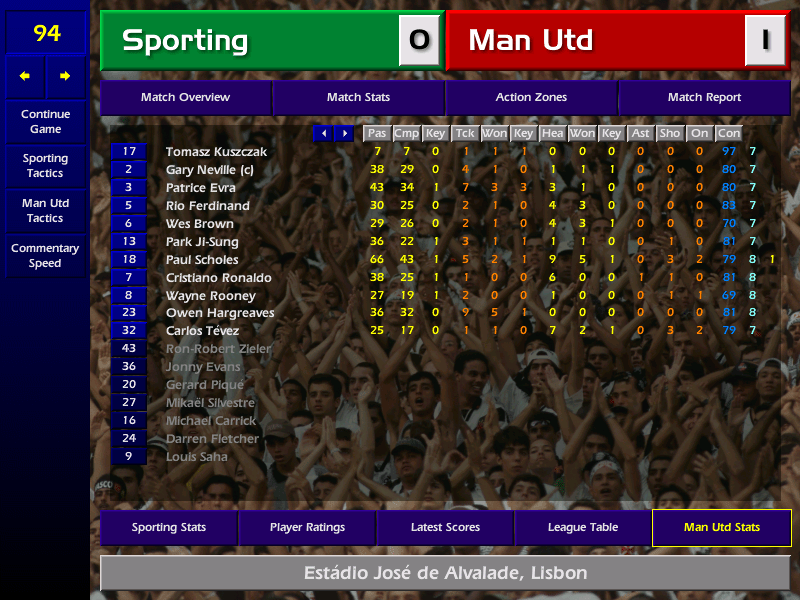Open the League Table
Image resolution: width=800 pixels, height=600 pixels.
point(583,528)
